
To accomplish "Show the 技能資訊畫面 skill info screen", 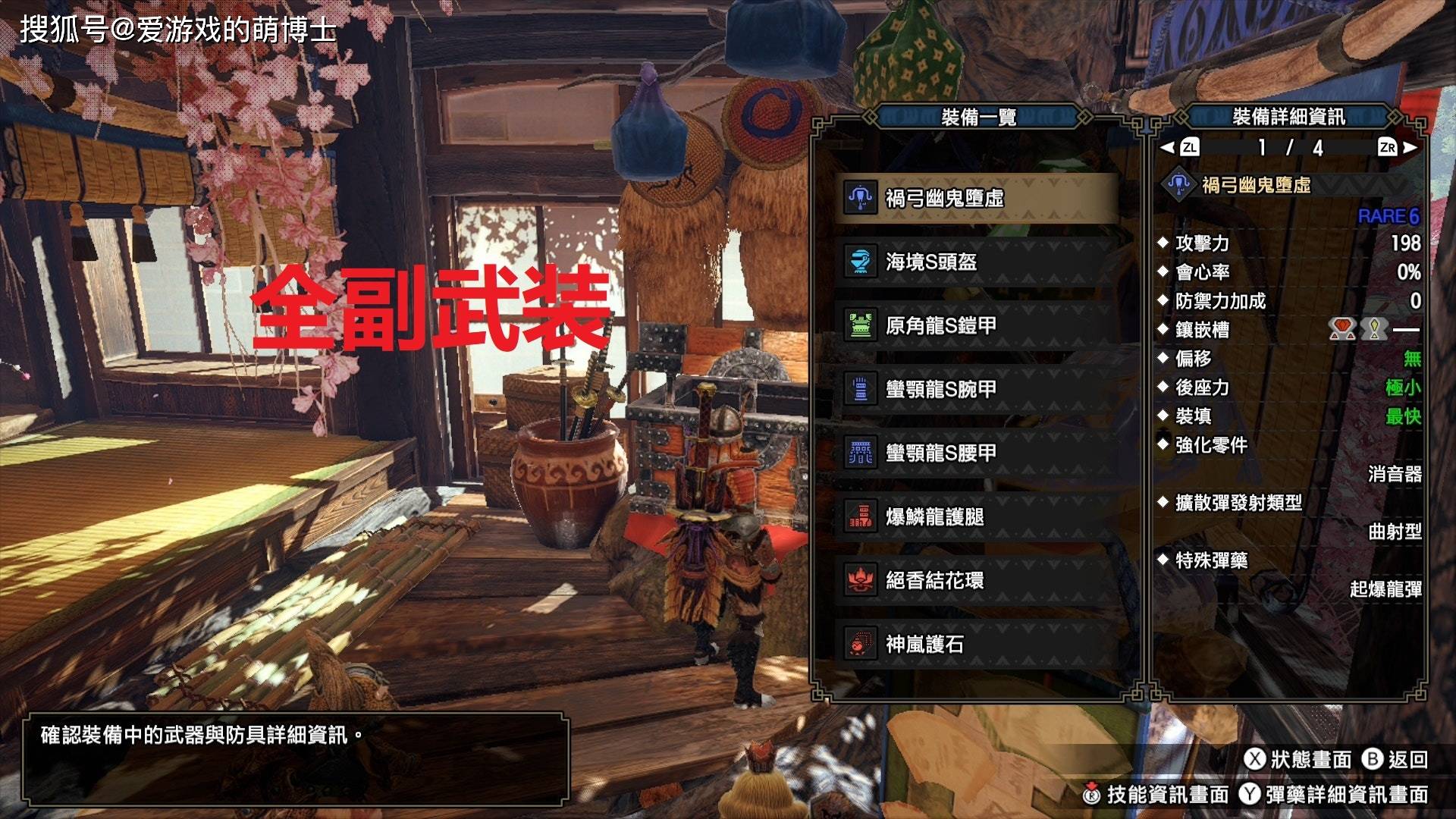I will (1156, 794).
